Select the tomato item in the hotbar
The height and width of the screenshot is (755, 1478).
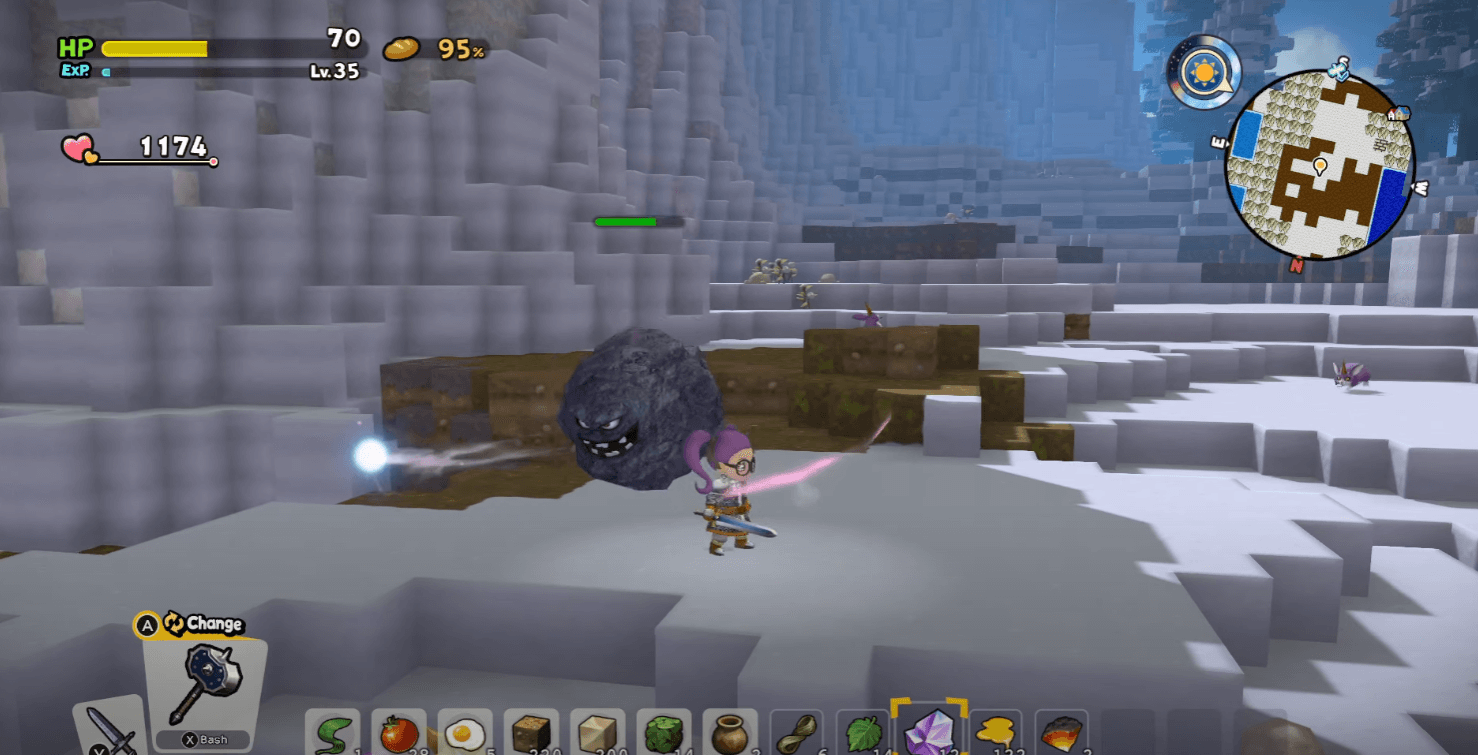coord(400,733)
